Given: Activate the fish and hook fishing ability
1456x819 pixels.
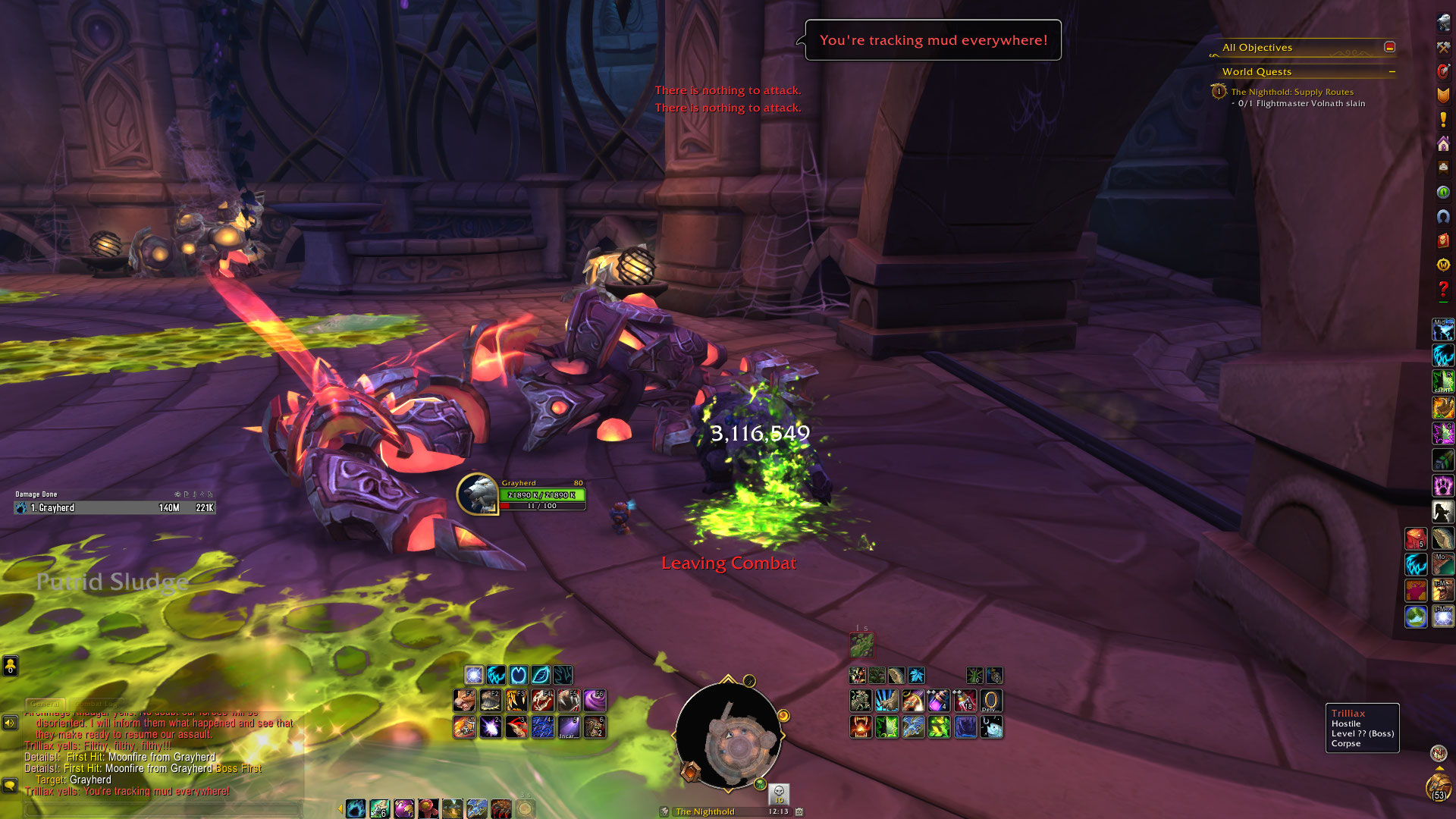Looking at the screenshot, I should pos(991,727).
